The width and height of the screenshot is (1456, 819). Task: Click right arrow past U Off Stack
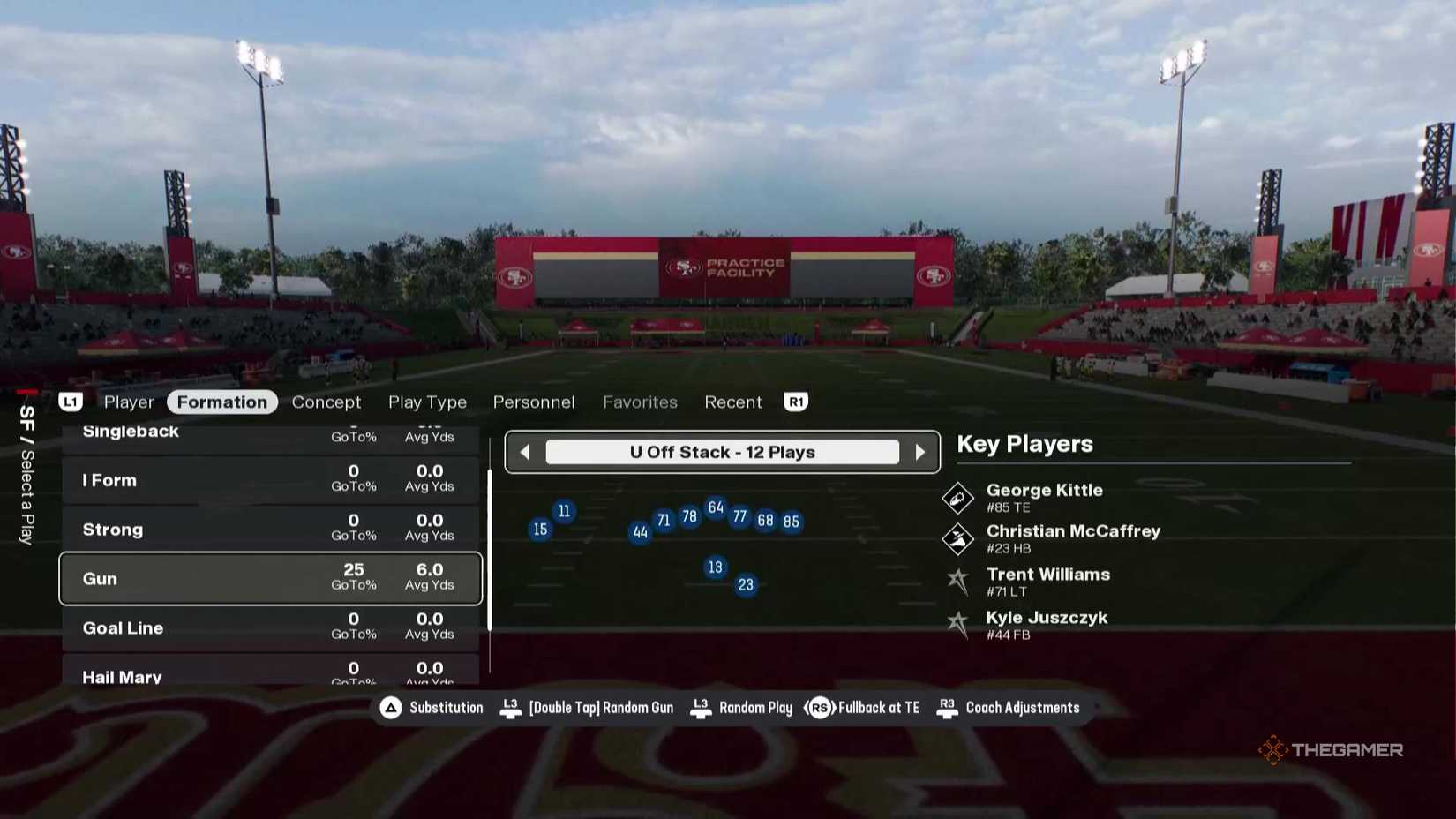click(x=921, y=451)
